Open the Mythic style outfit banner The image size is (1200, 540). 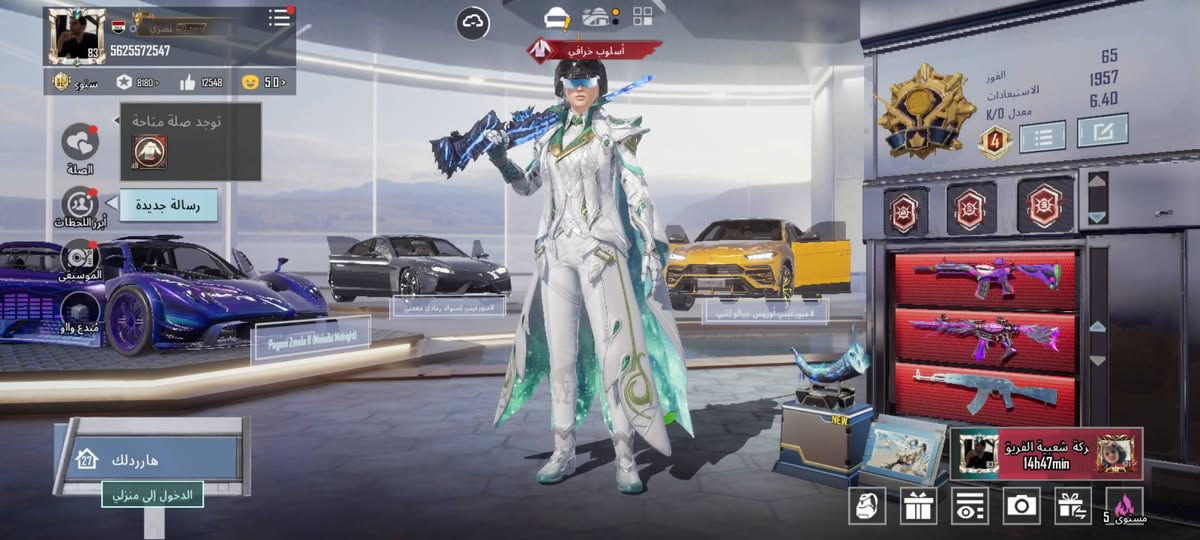[x=595, y=49]
